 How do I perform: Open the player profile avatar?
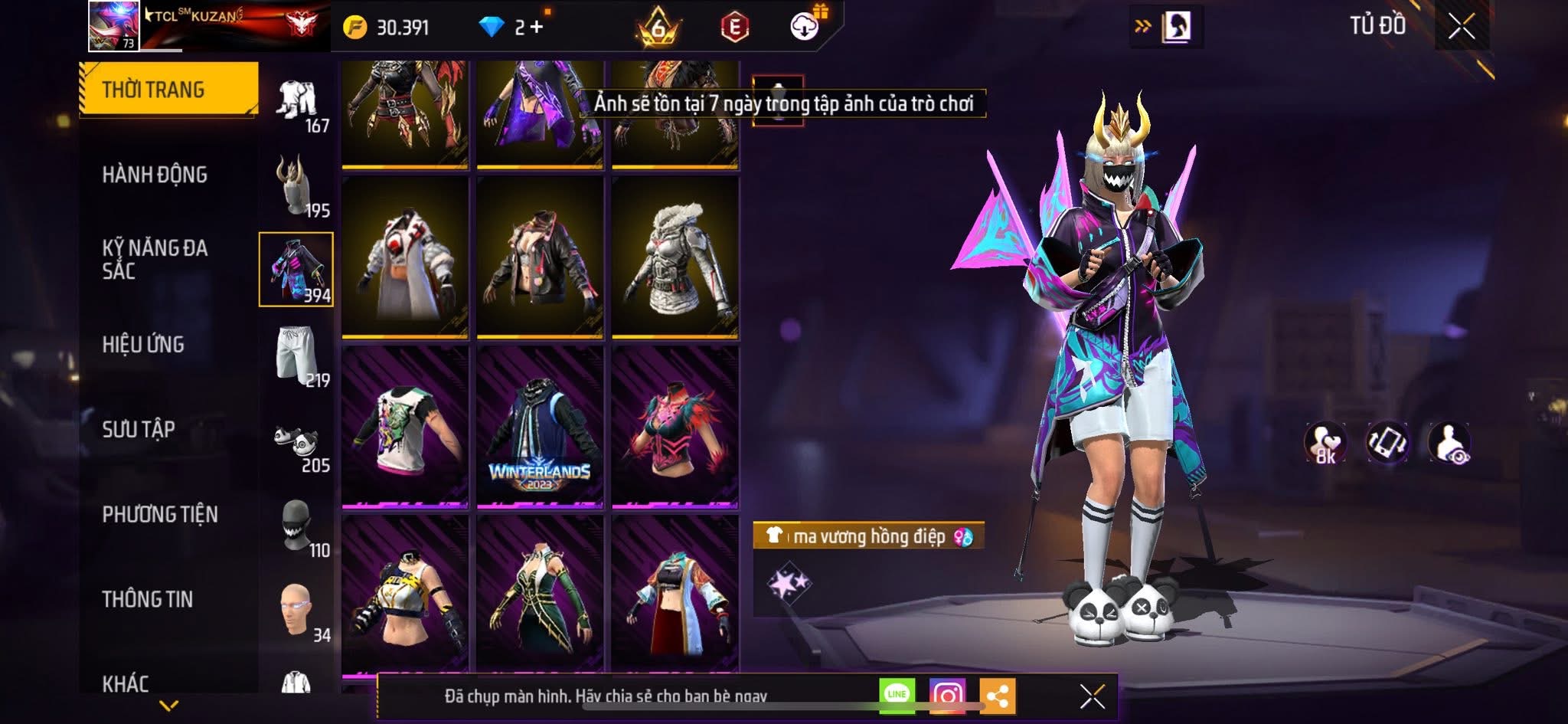pos(114,26)
